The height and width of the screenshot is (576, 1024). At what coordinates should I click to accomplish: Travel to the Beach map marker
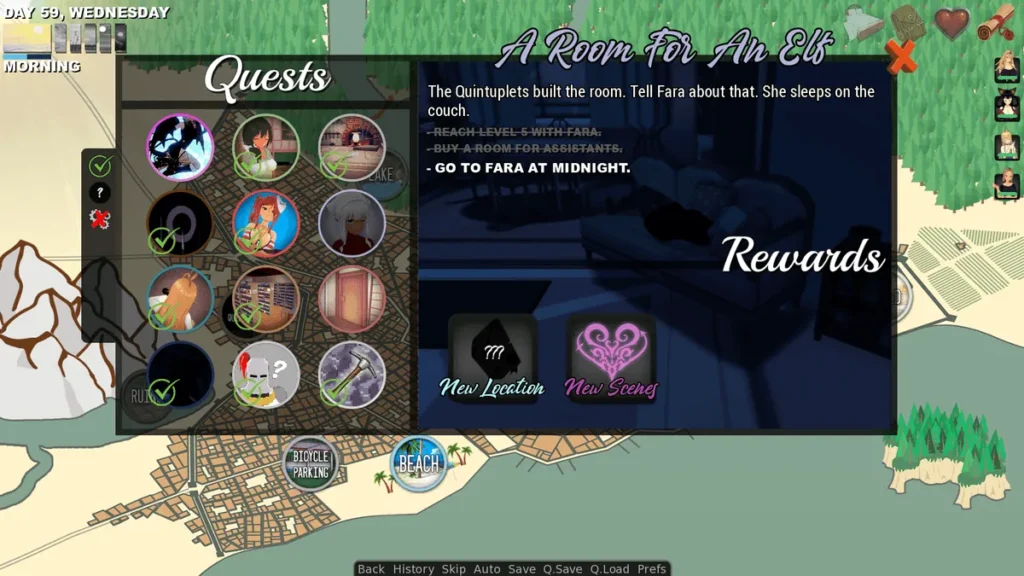click(419, 463)
